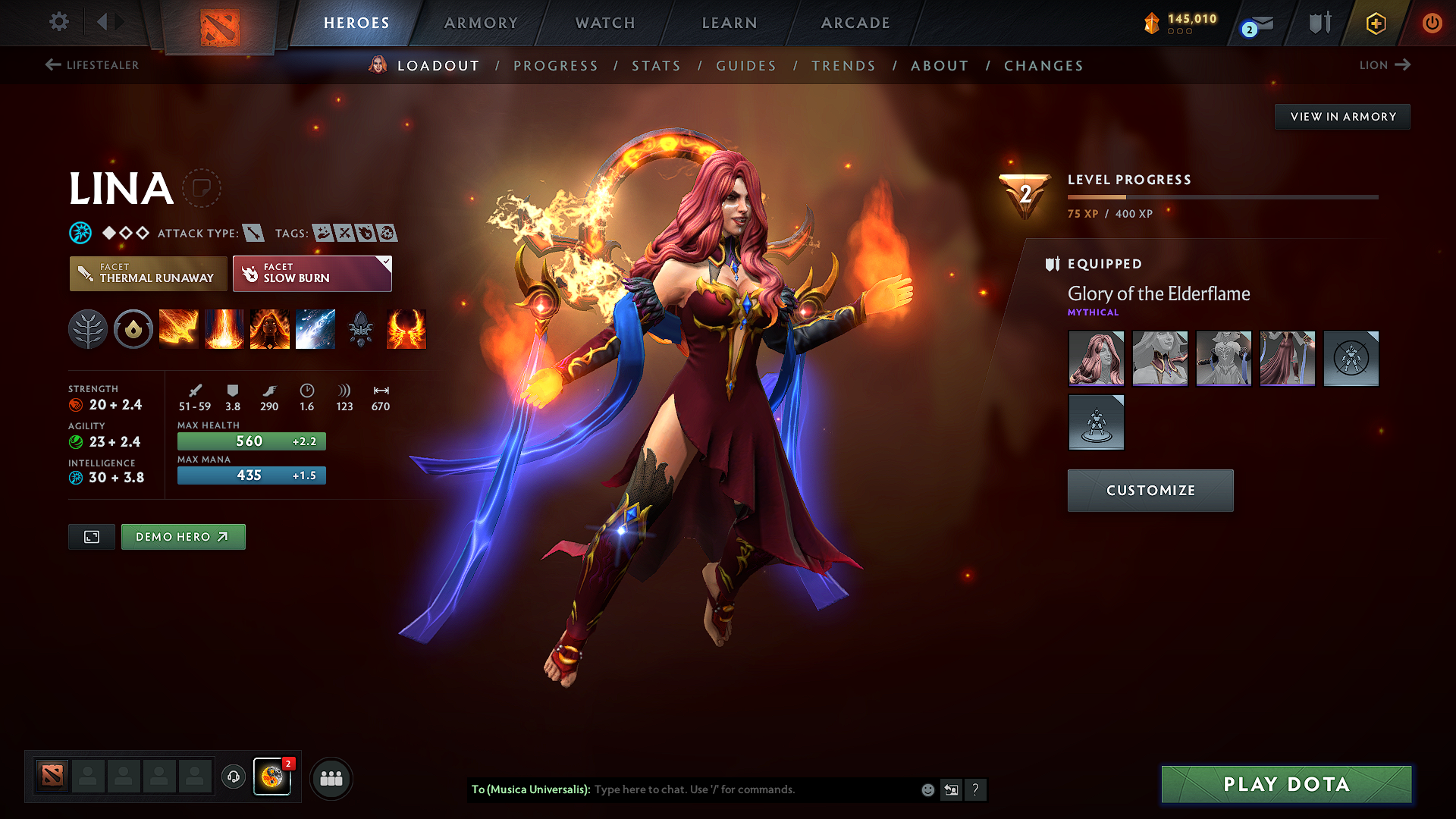Toggle the portrait fullscreen icon near Demo Hero
1456x819 pixels.
[x=91, y=536]
